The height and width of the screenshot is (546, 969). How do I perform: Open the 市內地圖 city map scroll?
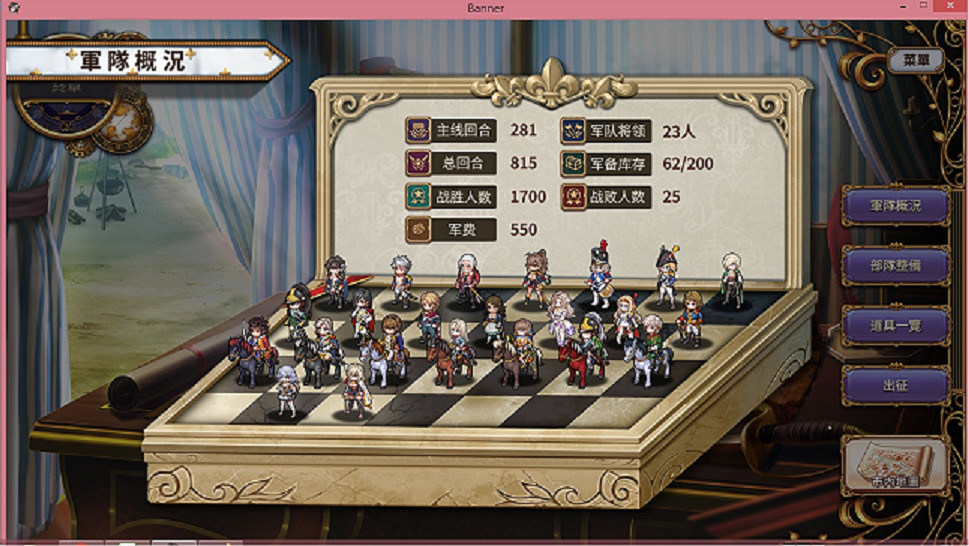(x=895, y=465)
